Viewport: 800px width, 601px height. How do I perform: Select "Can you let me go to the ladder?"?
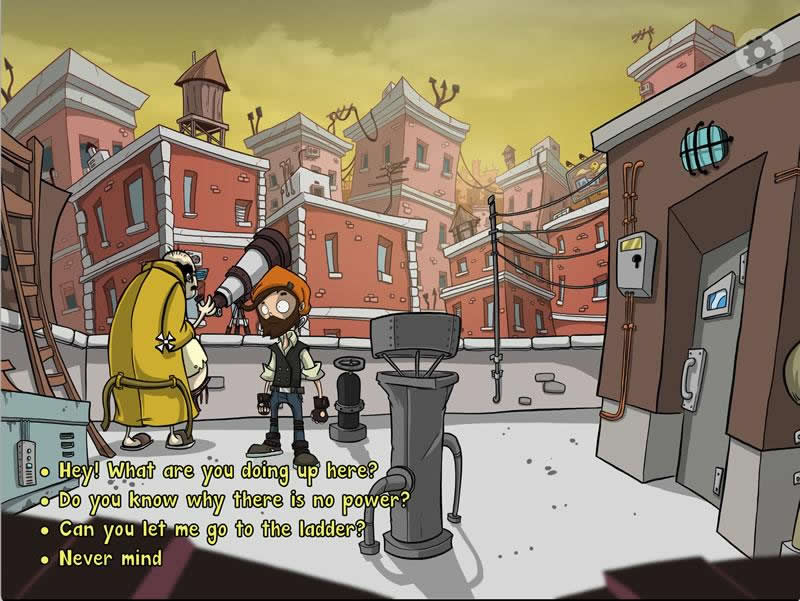[x=212, y=529]
